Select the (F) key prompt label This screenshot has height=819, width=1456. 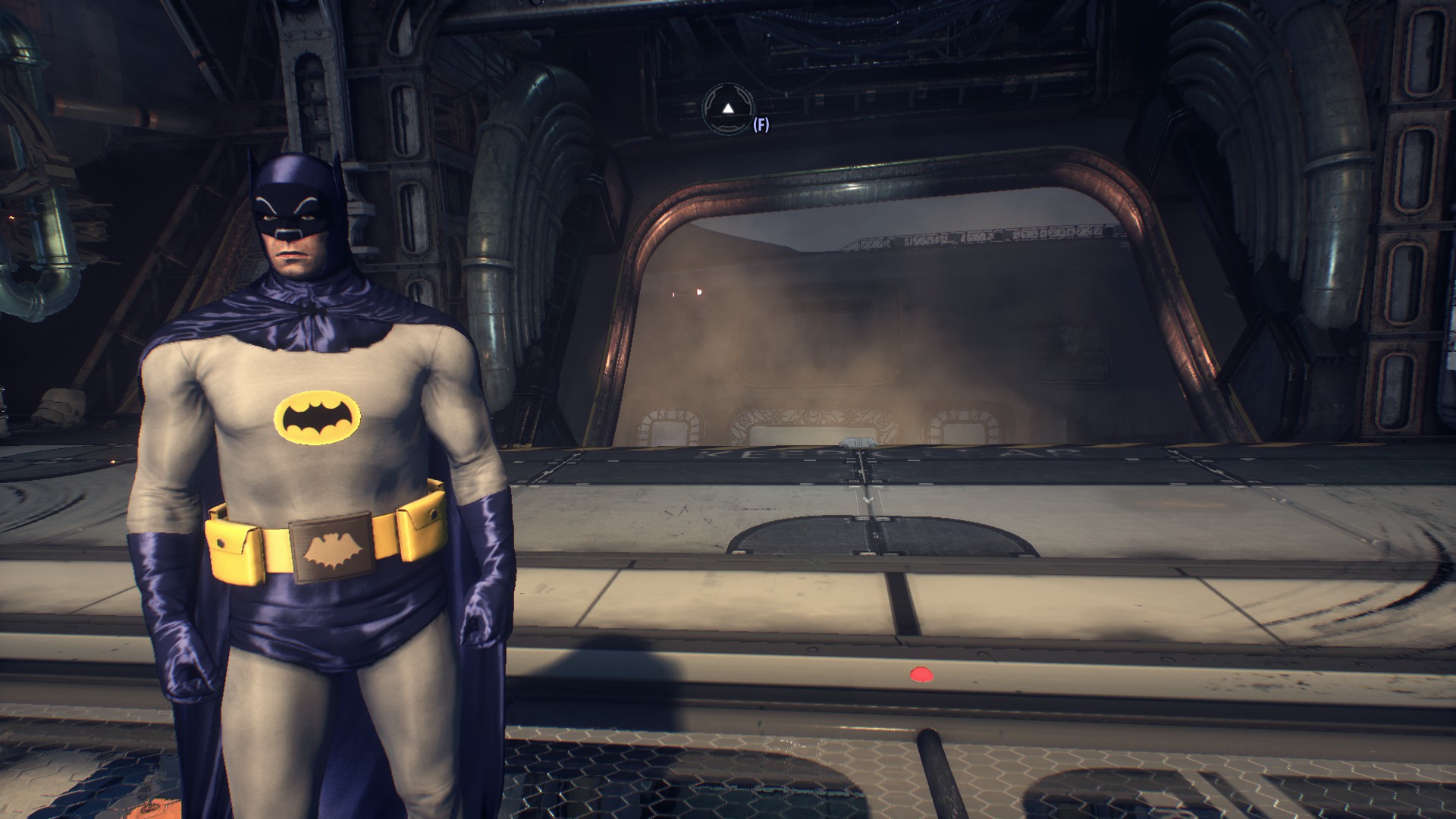(761, 124)
